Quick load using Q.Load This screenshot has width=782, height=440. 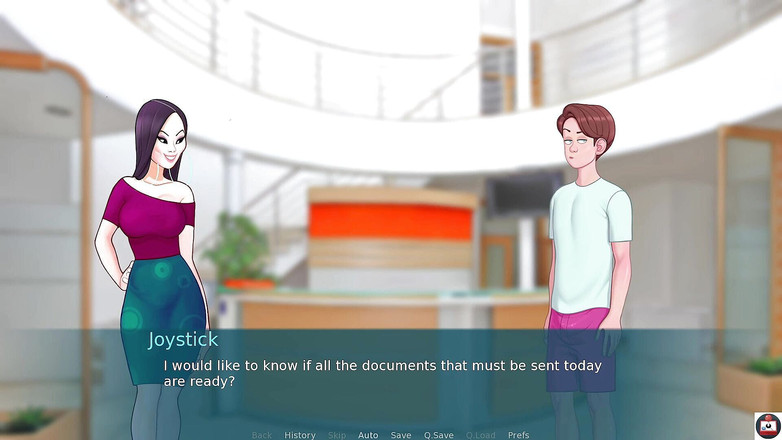pyautogui.click(x=480, y=435)
